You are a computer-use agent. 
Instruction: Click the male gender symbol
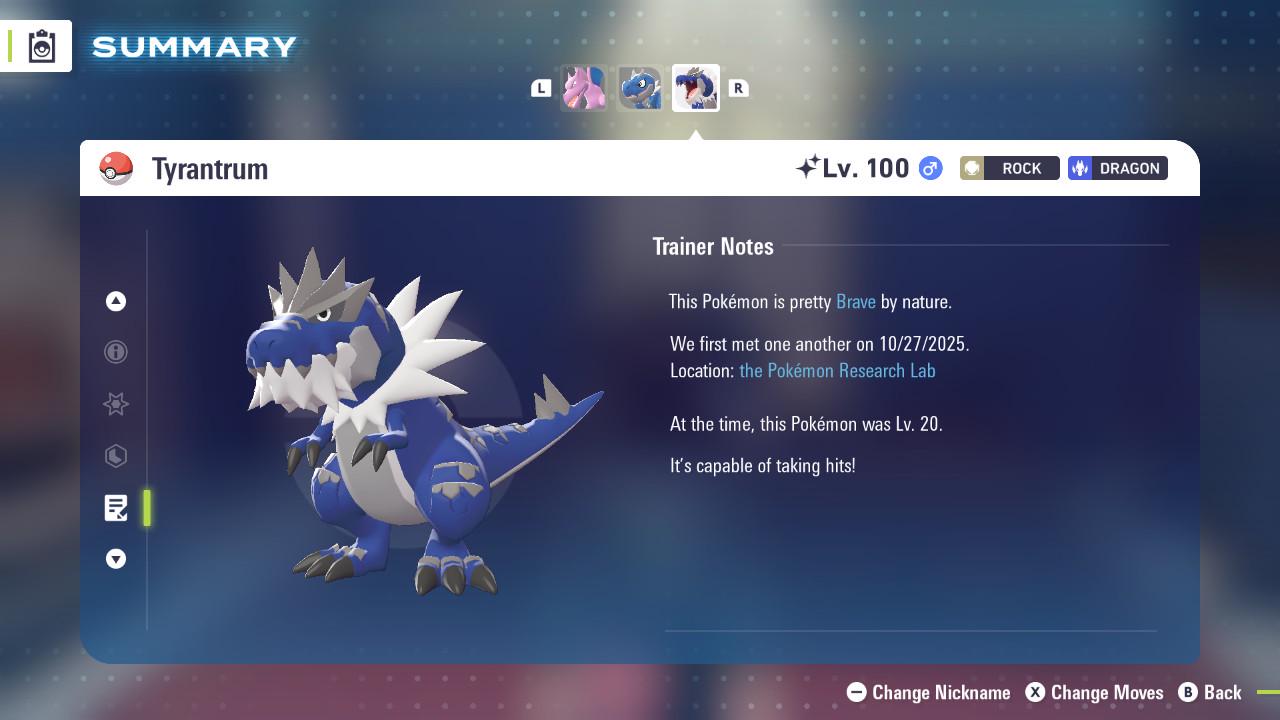click(x=928, y=168)
